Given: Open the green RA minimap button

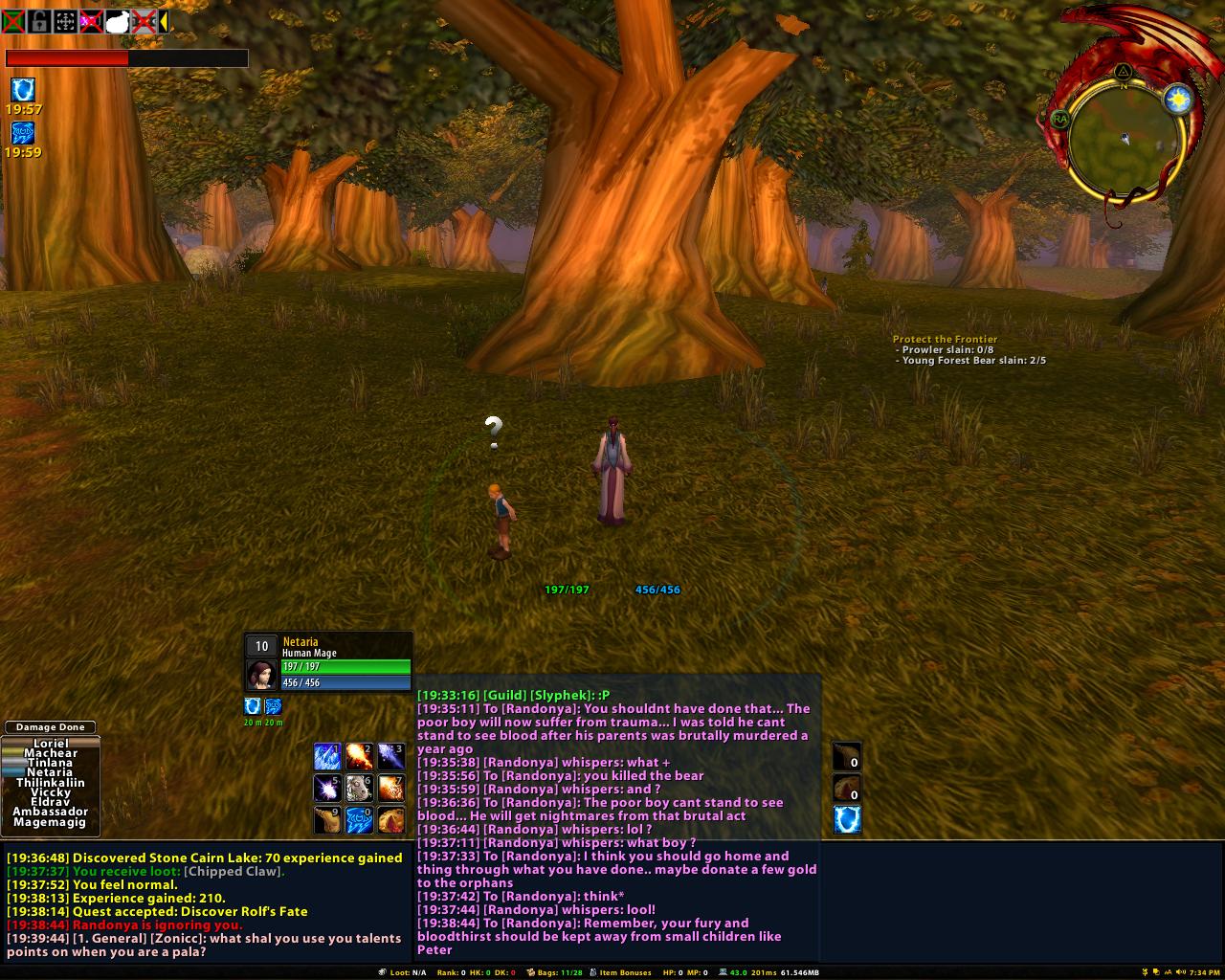Looking at the screenshot, I should (x=1059, y=120).
